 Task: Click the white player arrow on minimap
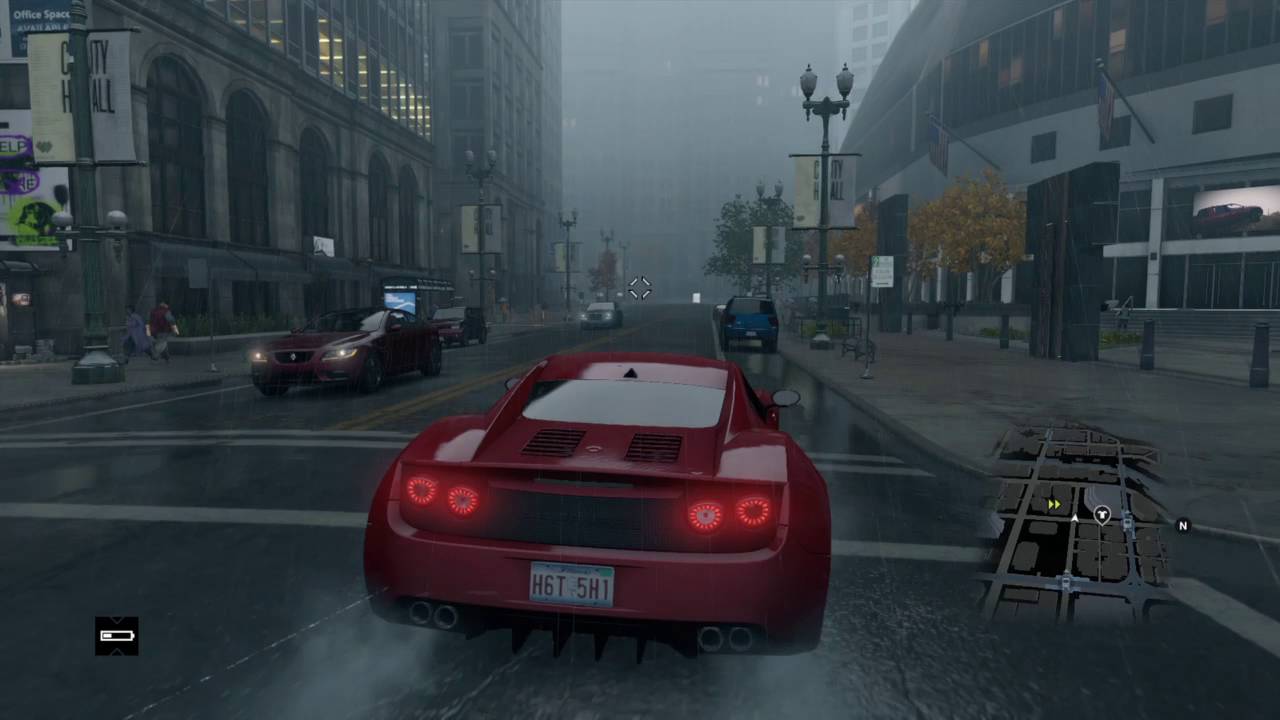click(1075, 518)
